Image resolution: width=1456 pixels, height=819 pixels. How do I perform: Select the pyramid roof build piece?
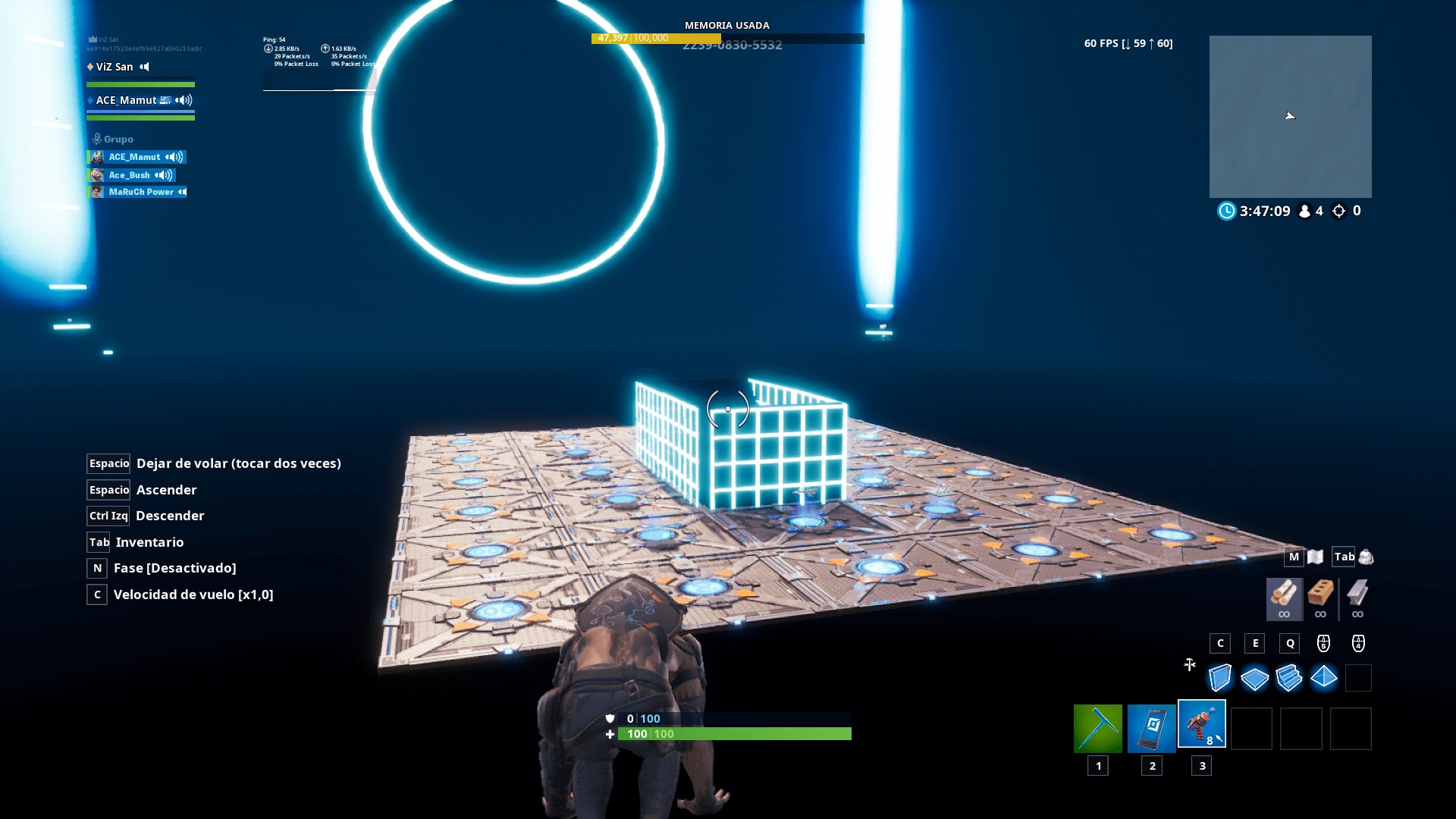coord(1323,678)
